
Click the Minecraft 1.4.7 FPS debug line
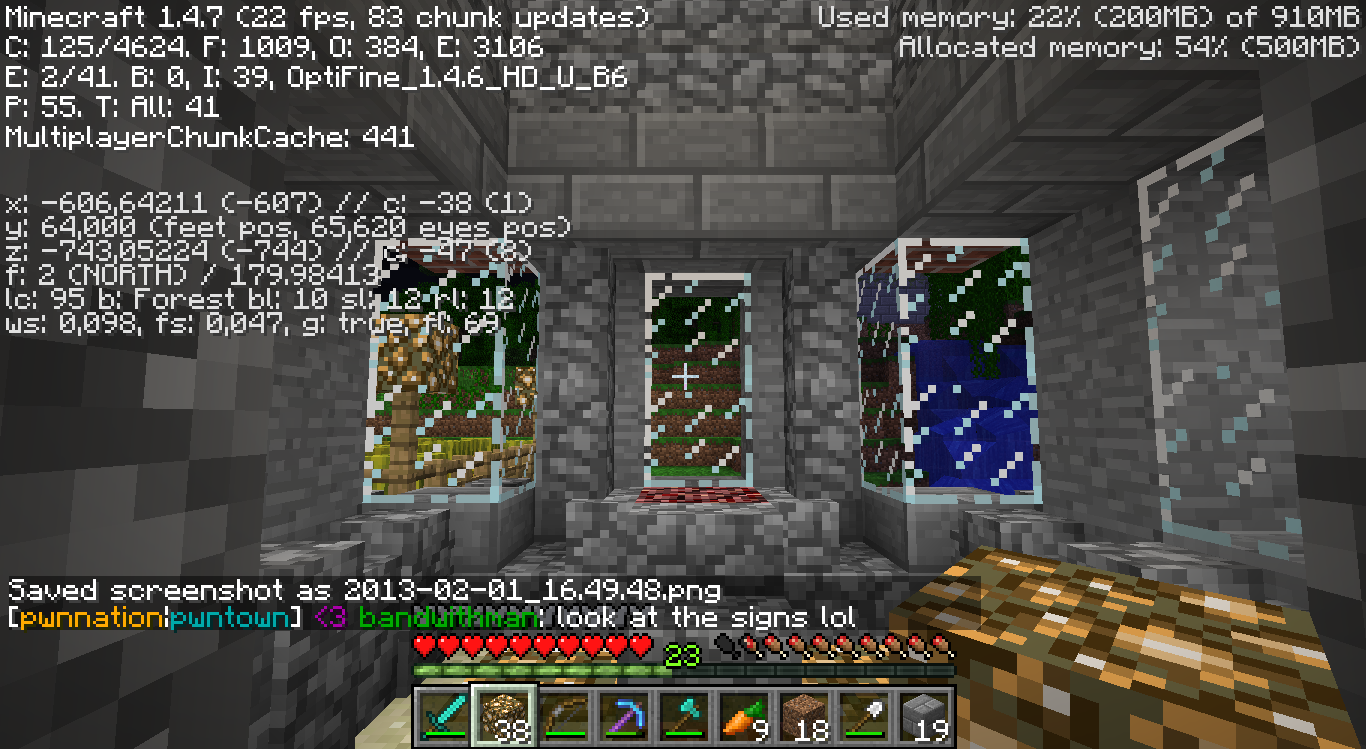(x=325, y=16)
